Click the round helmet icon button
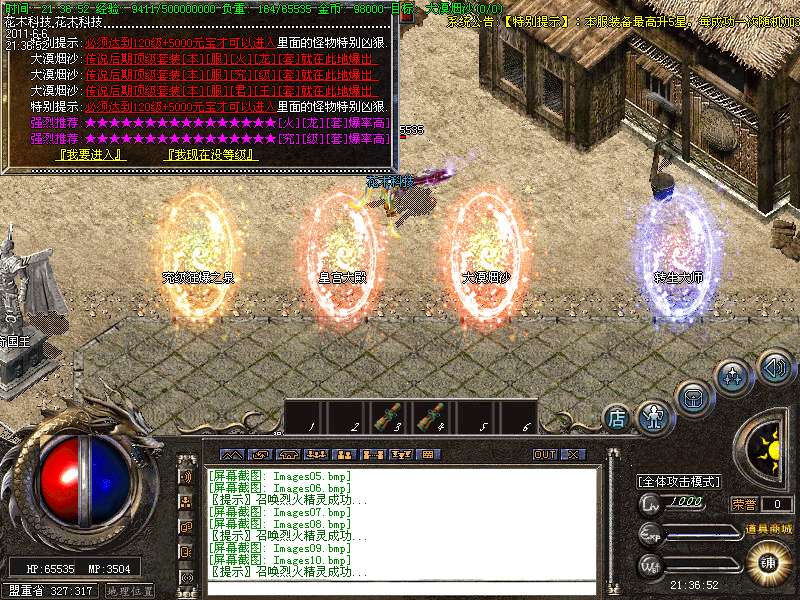 692,397
